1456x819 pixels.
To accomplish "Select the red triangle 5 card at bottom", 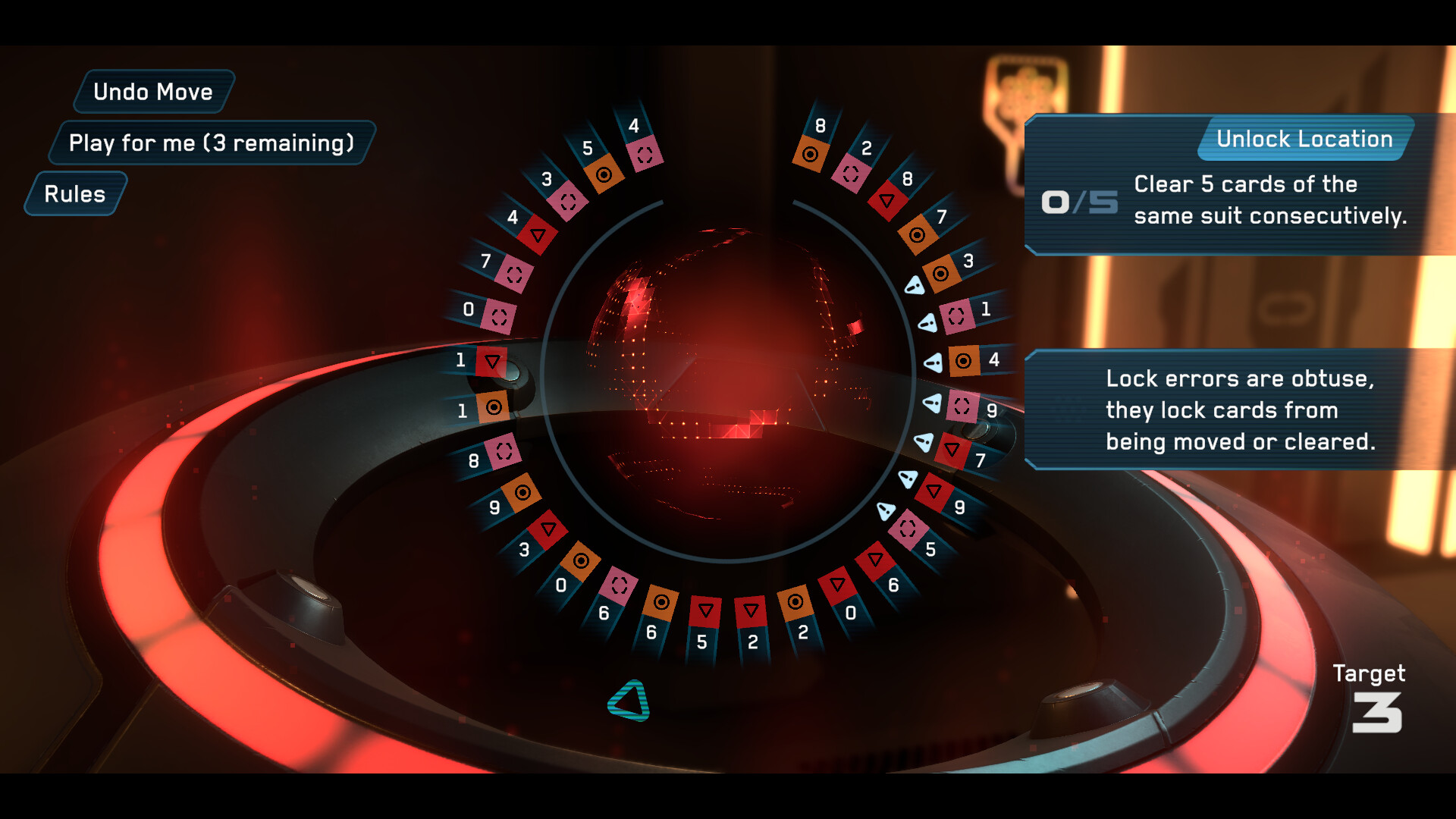I will coord(706,609).
